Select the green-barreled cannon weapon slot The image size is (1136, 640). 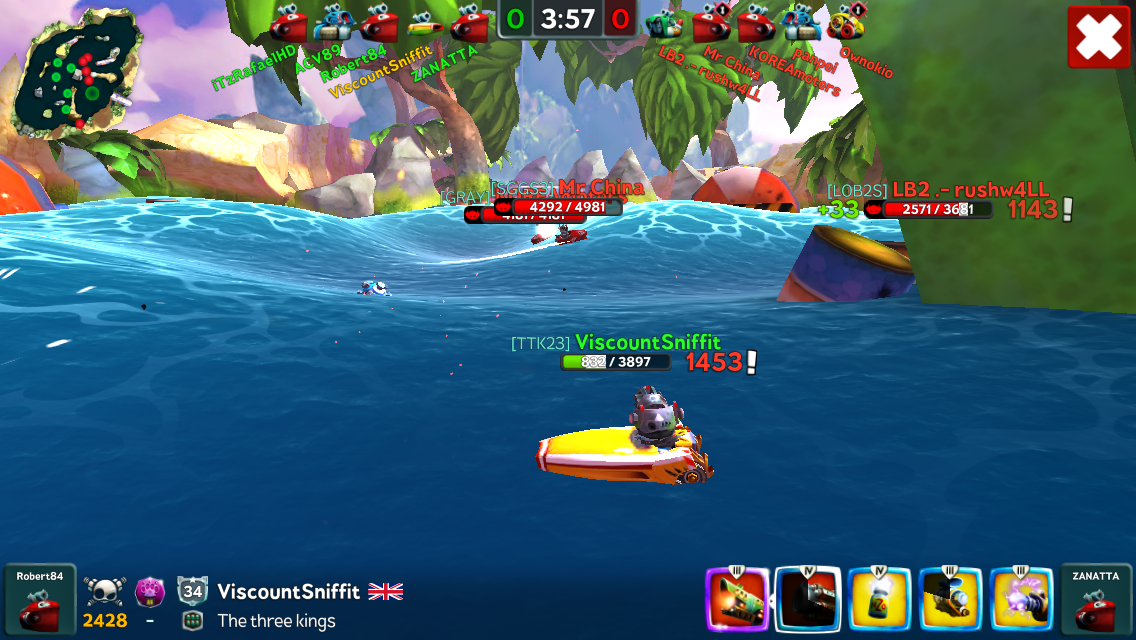click(x=738, y=599)
